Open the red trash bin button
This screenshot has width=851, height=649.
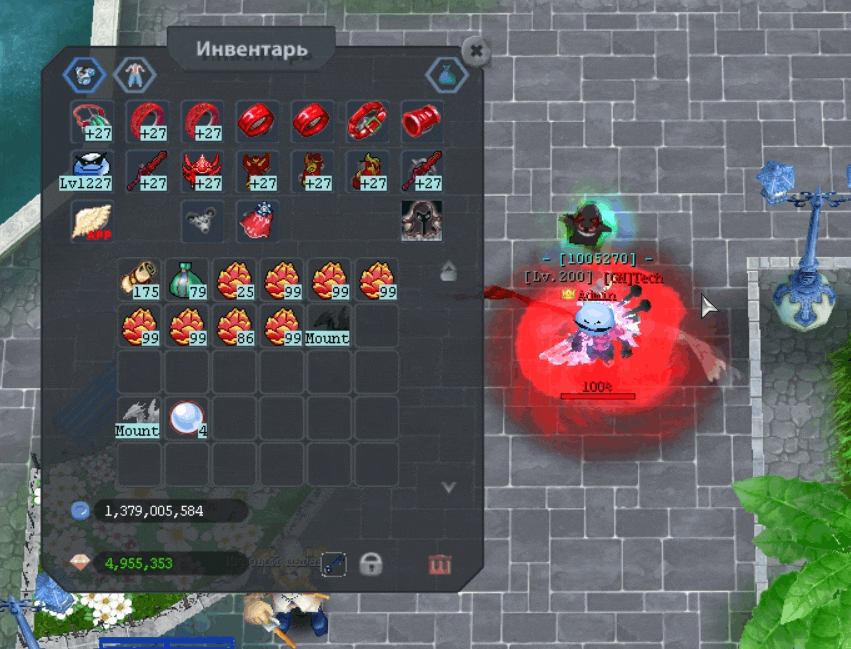[x=439, y=565]
